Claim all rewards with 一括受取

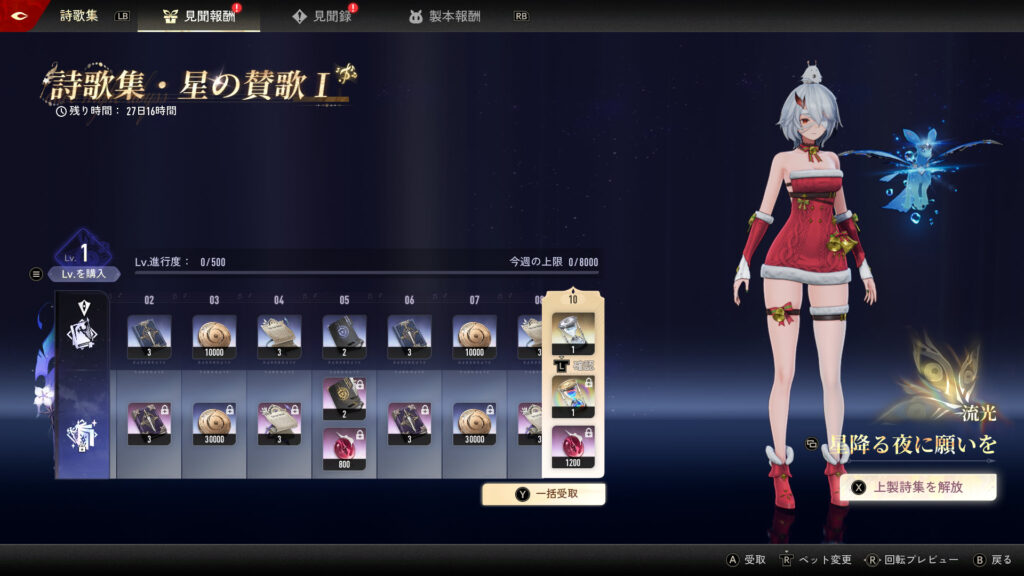(x=544, y=493)
